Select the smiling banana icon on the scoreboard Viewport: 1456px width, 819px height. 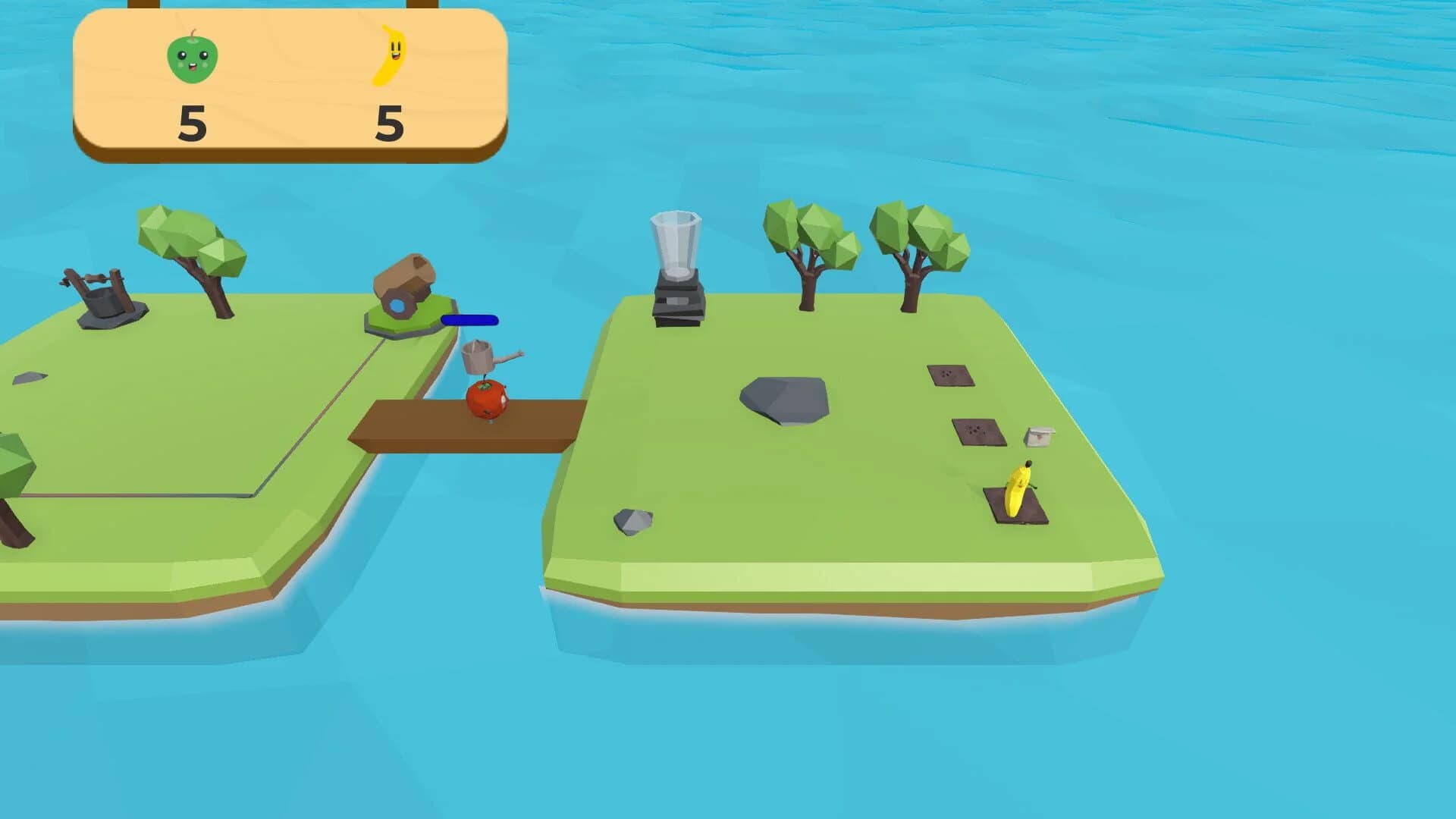tap(391, 55)
